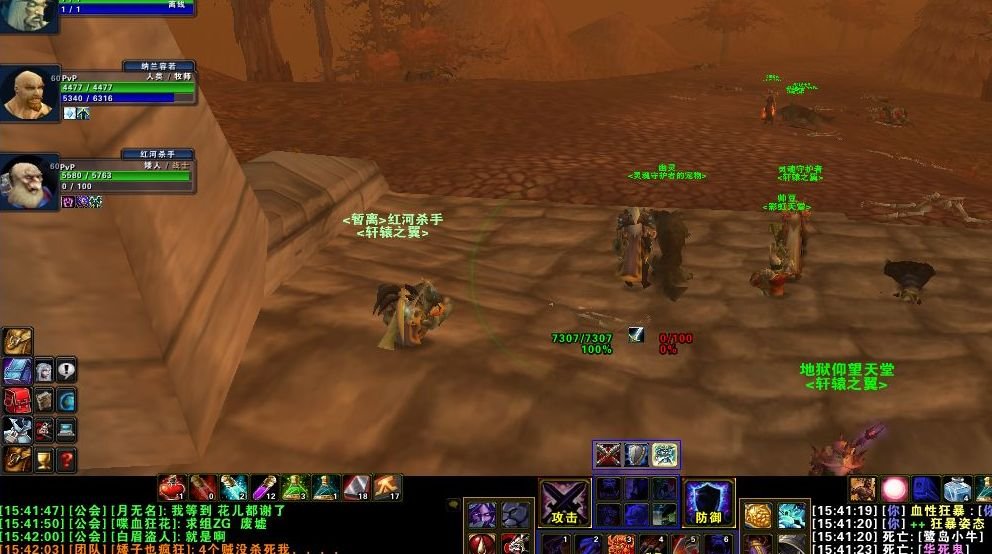Use the green flask with count 3
This screenshot has height=554, width=992.
(x=294, y=487)
